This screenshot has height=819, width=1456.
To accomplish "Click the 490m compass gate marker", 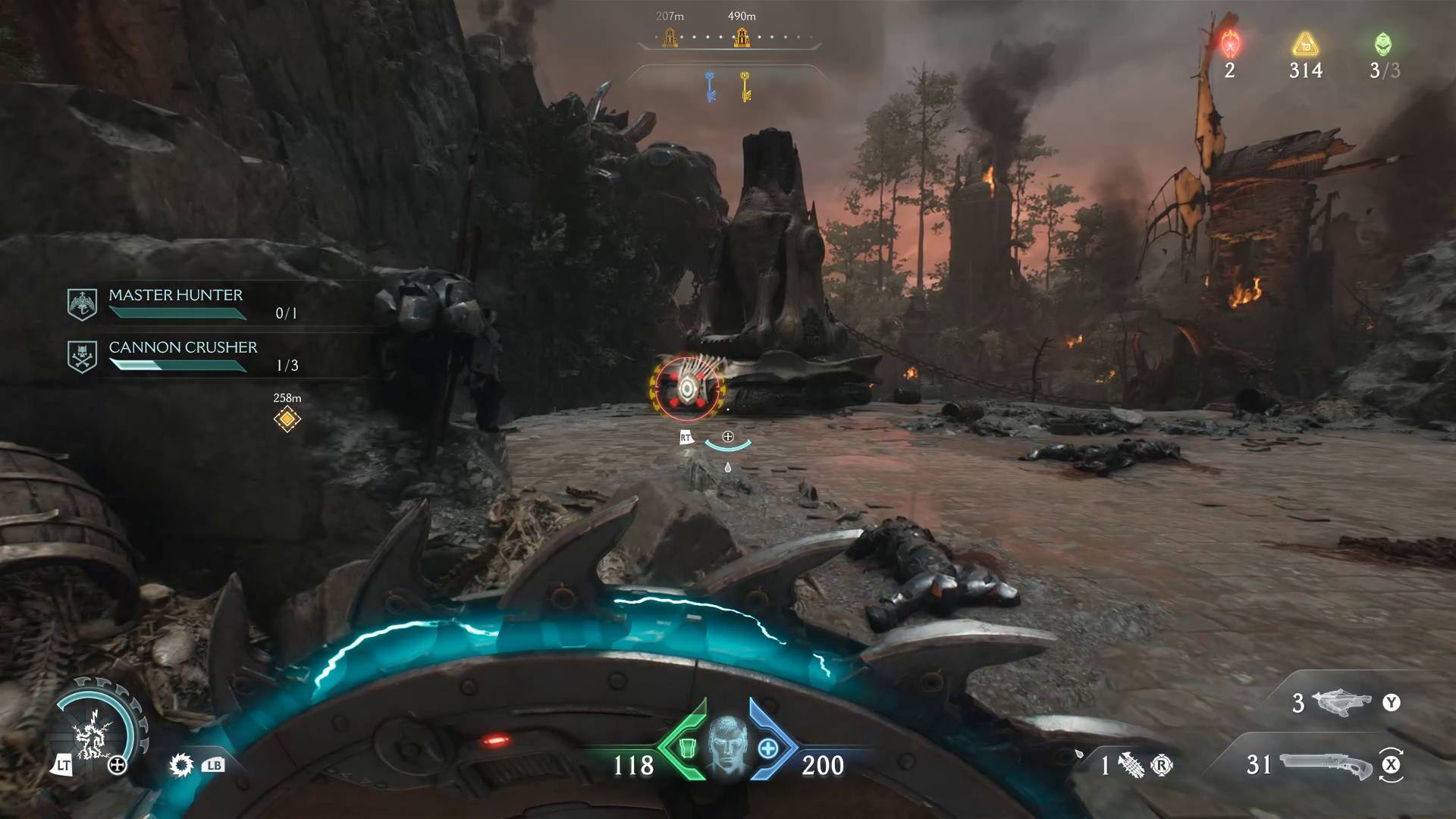I will (741, 36).
